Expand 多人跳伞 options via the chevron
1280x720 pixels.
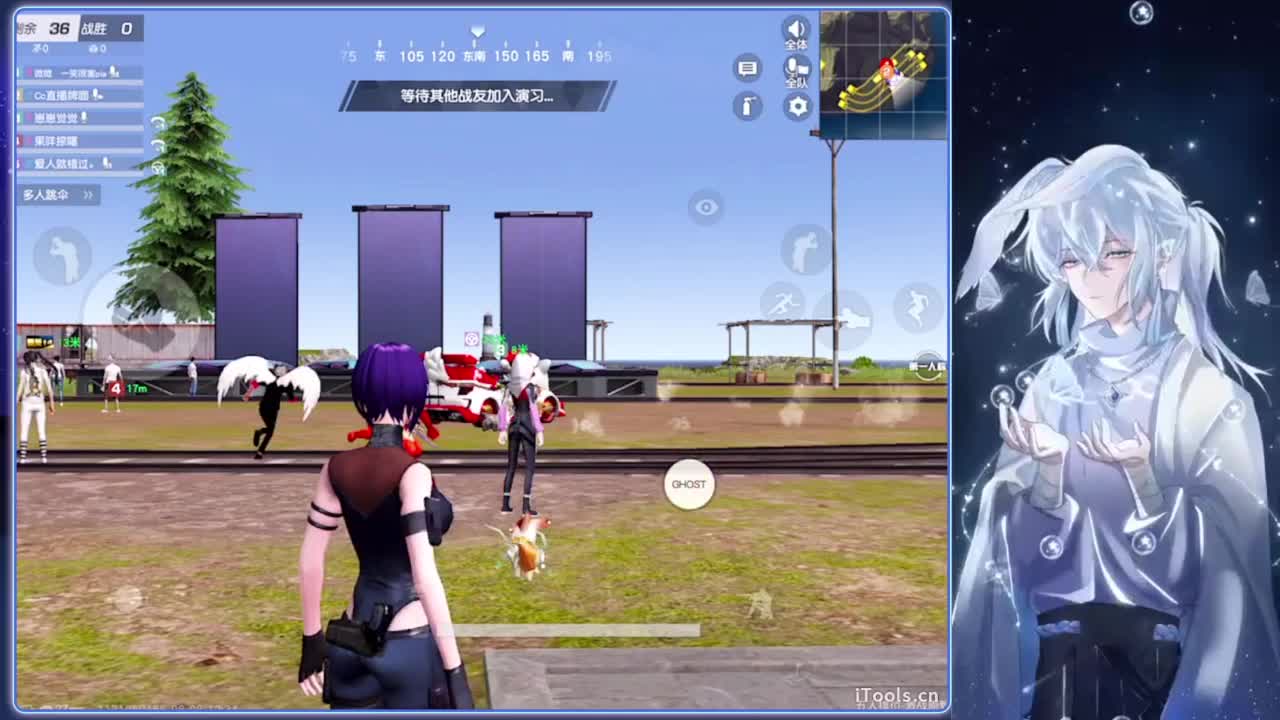click(88, 195)
